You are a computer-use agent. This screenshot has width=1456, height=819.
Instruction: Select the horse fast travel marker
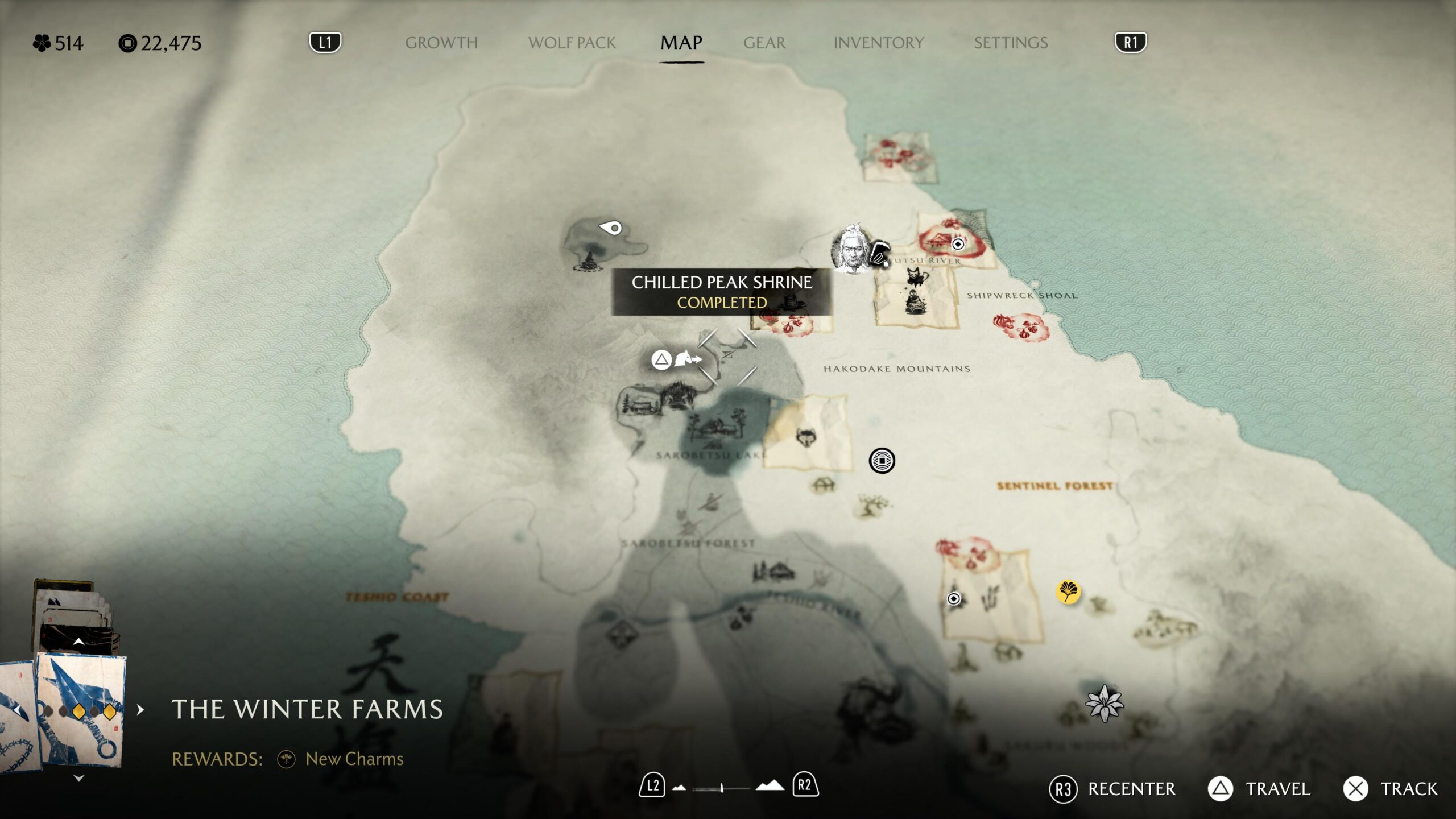point(686,359)
